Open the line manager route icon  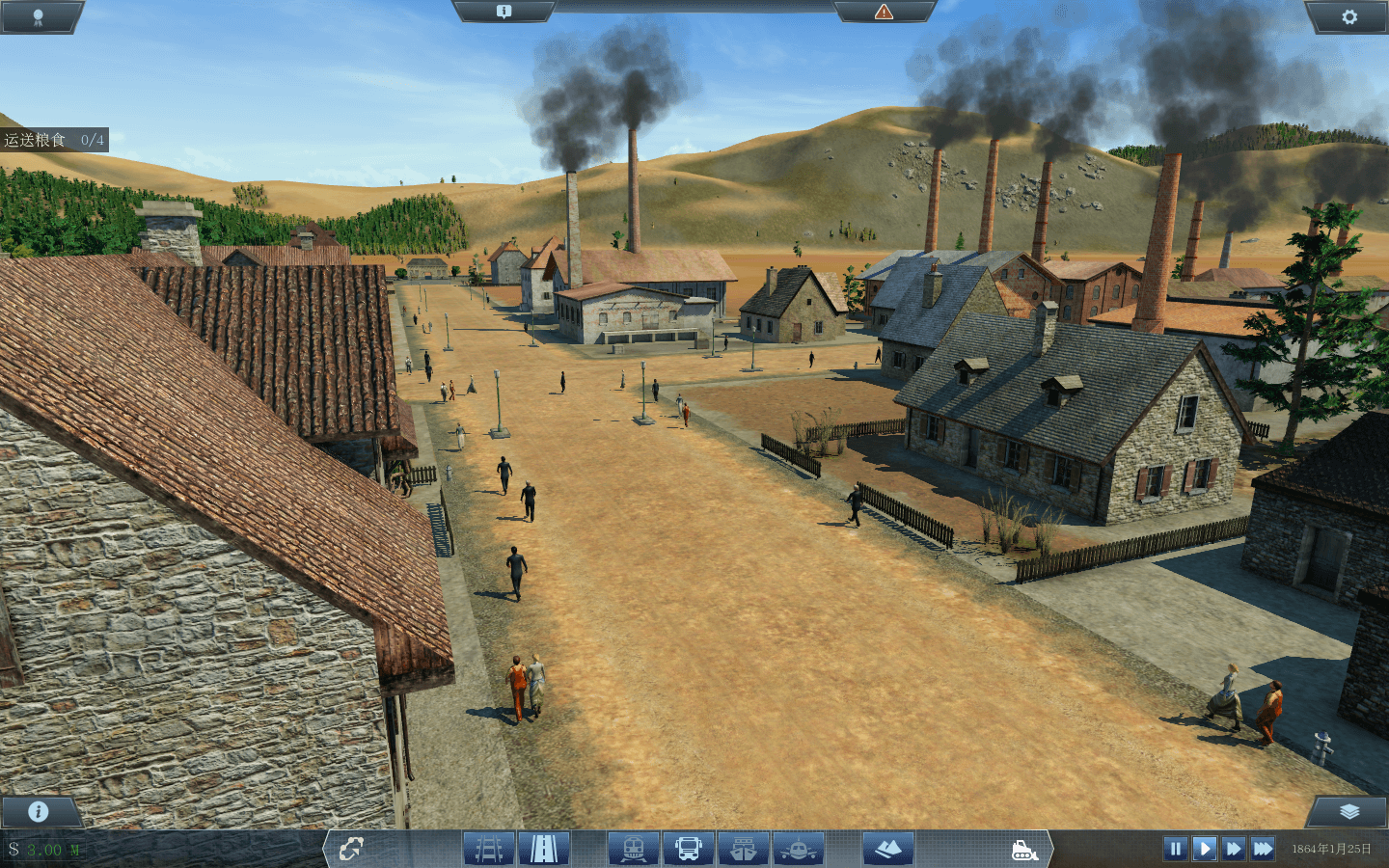pos(351,849)
